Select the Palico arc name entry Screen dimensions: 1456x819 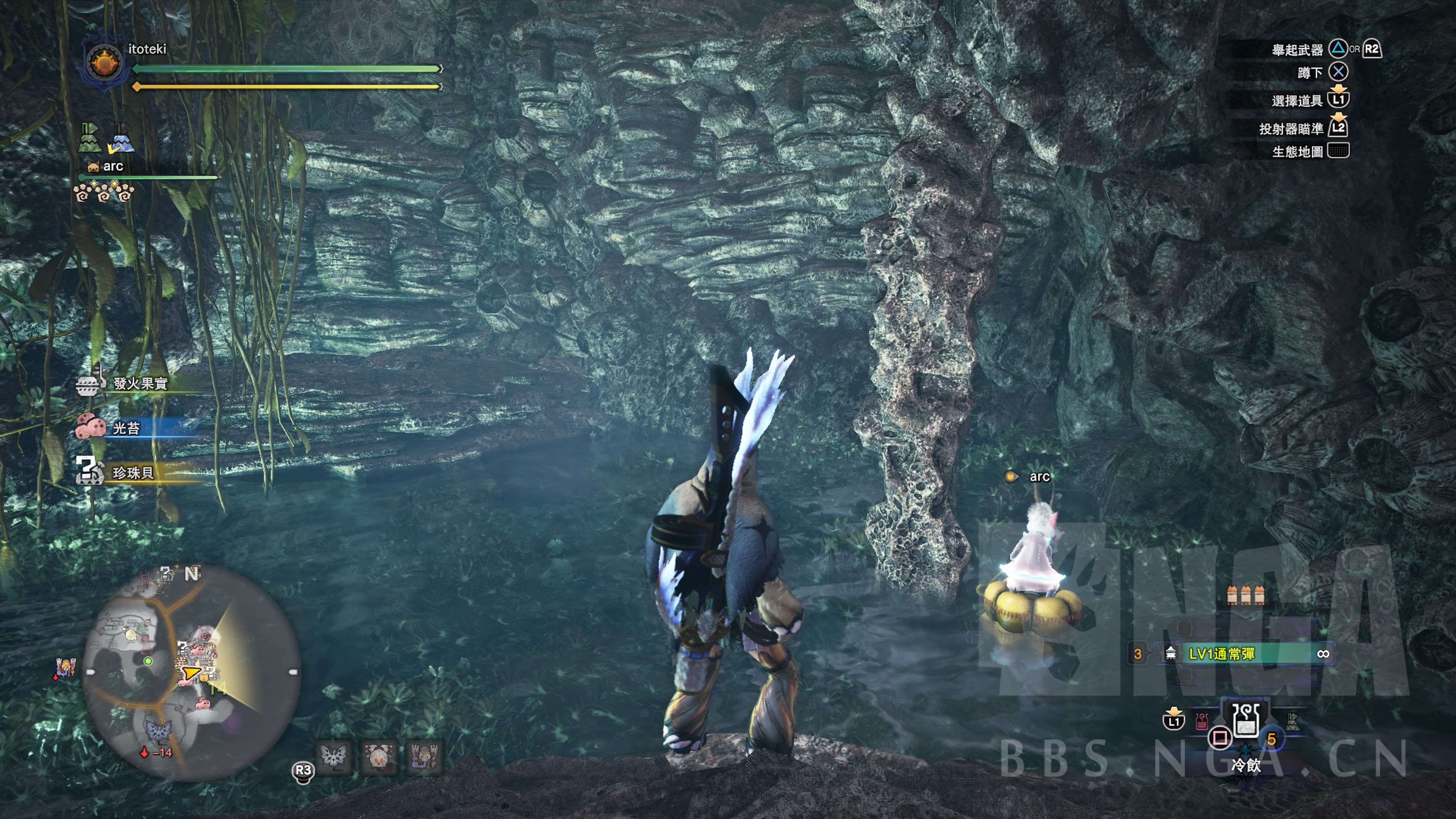pyautogui.click(x=113, y=166)
